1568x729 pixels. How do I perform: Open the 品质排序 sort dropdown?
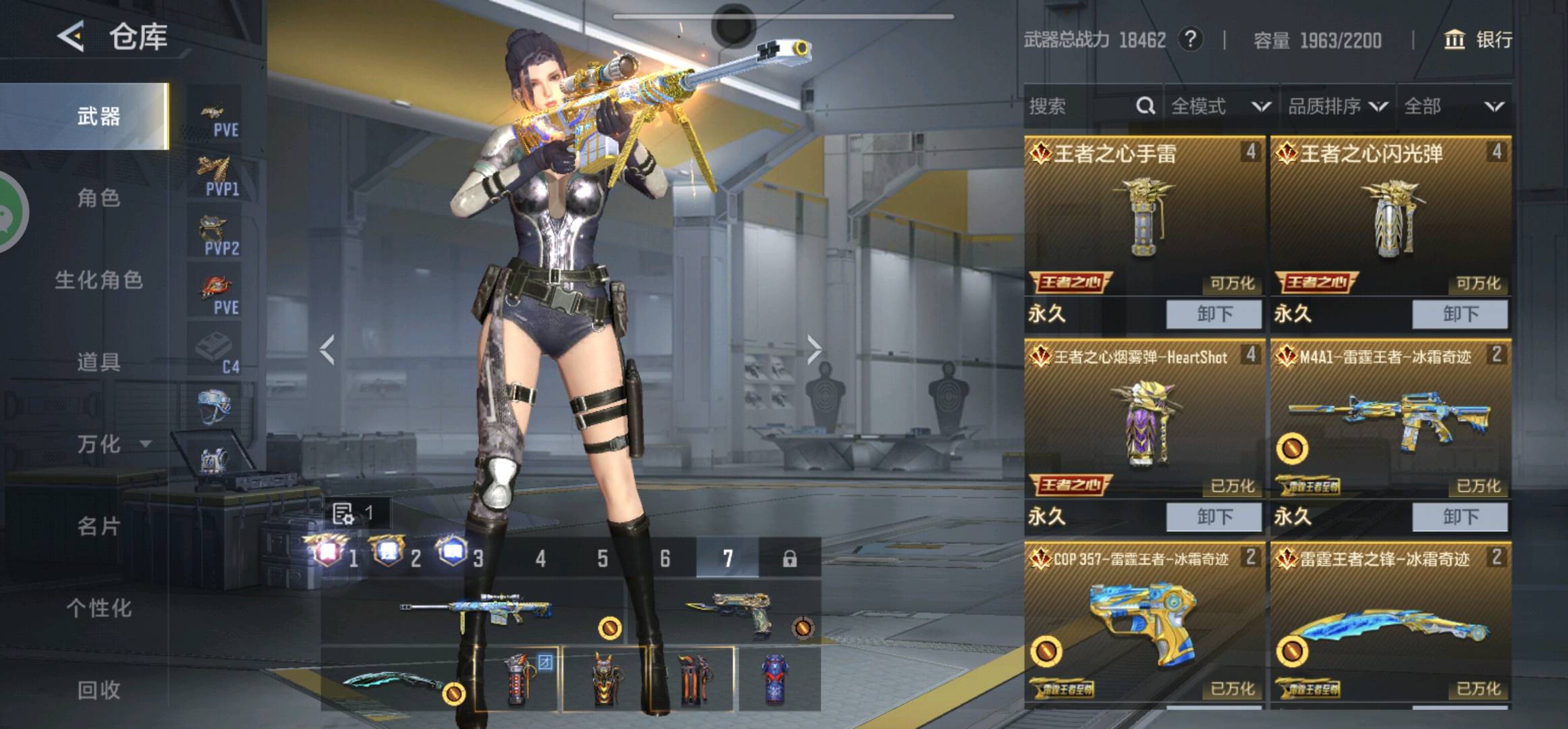(x=1337, y=106)
